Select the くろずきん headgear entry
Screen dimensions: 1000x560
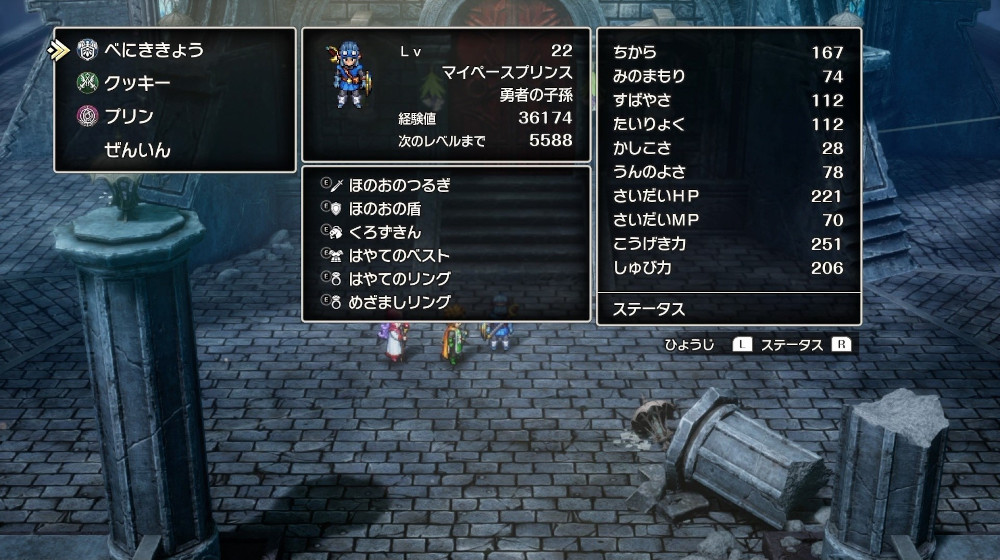[385, 232]
